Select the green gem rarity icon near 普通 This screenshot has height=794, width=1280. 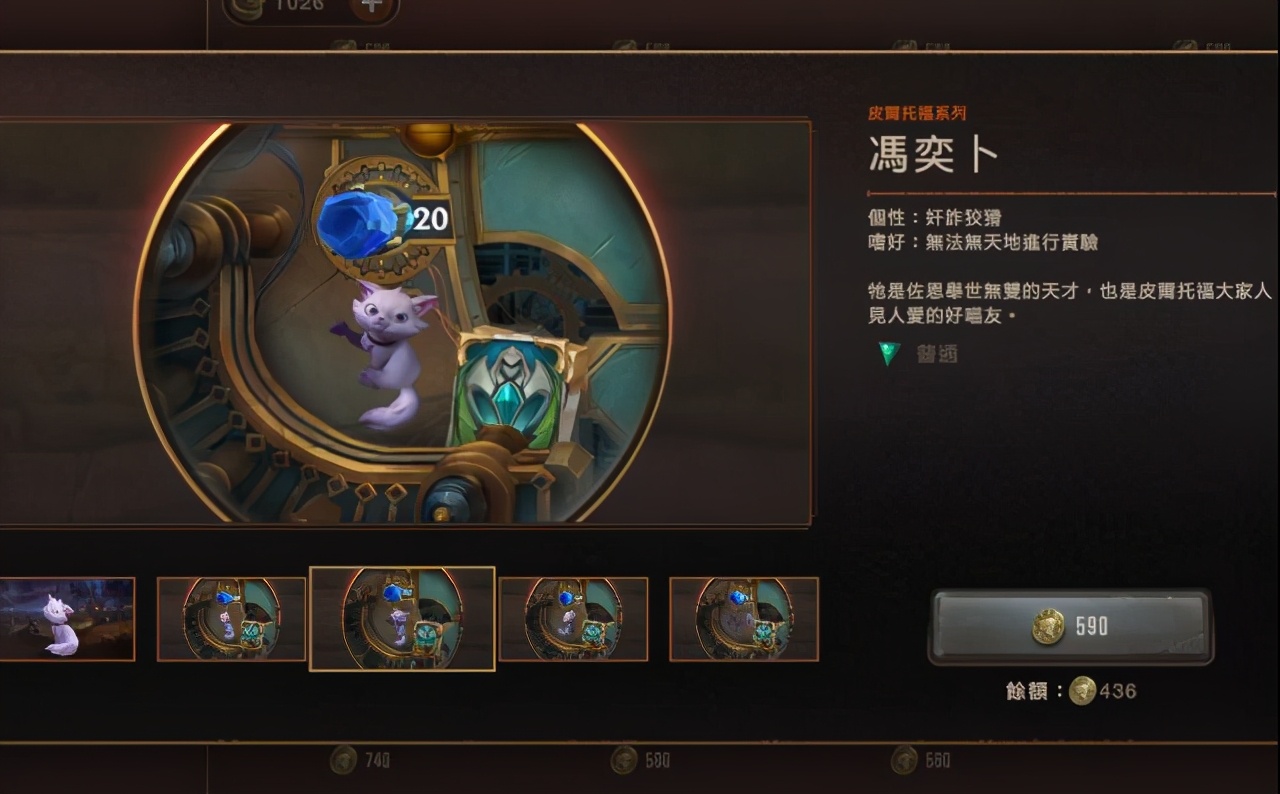889,352
